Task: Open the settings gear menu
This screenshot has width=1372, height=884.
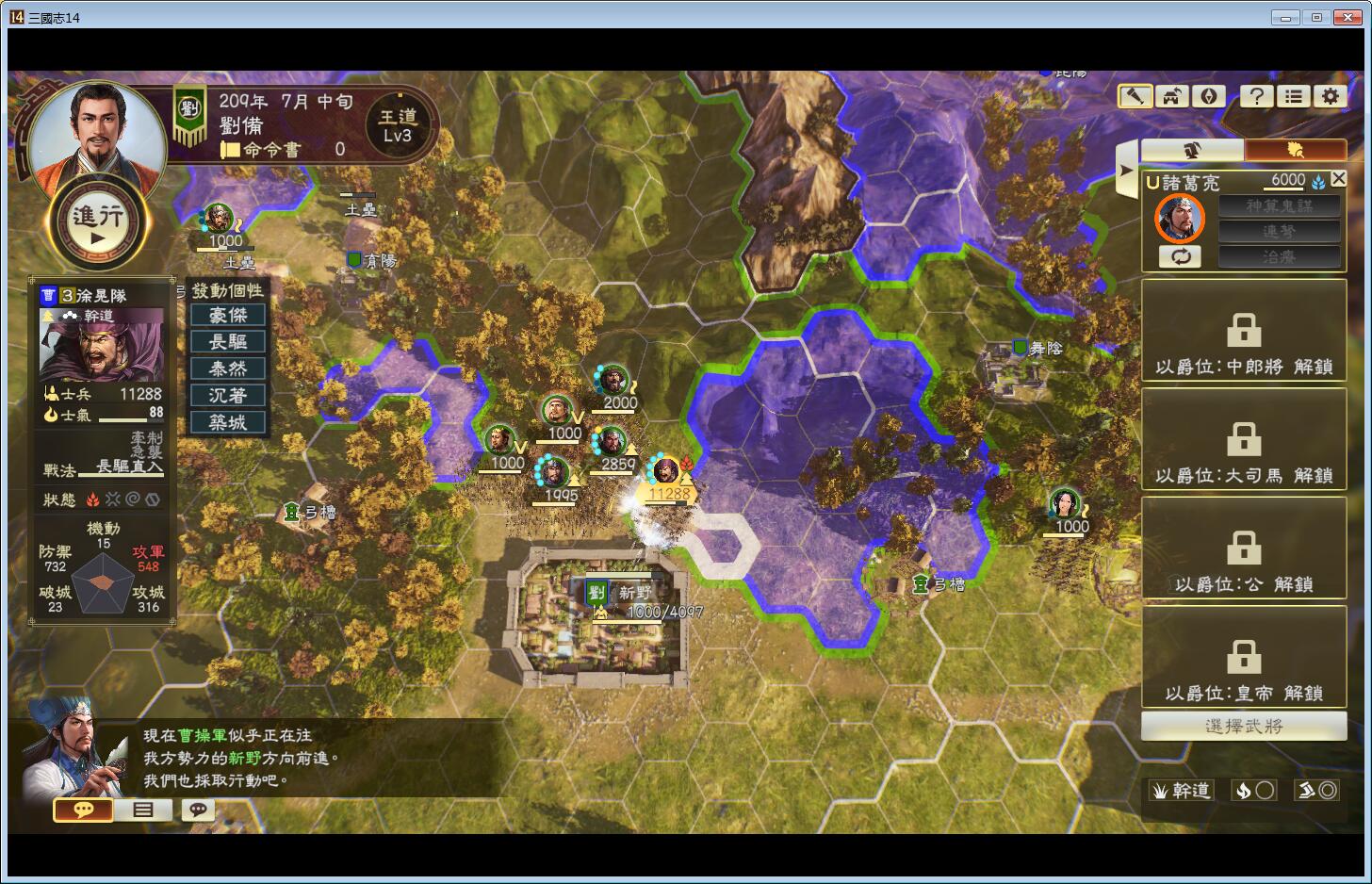Action: tap(1330, 95)
